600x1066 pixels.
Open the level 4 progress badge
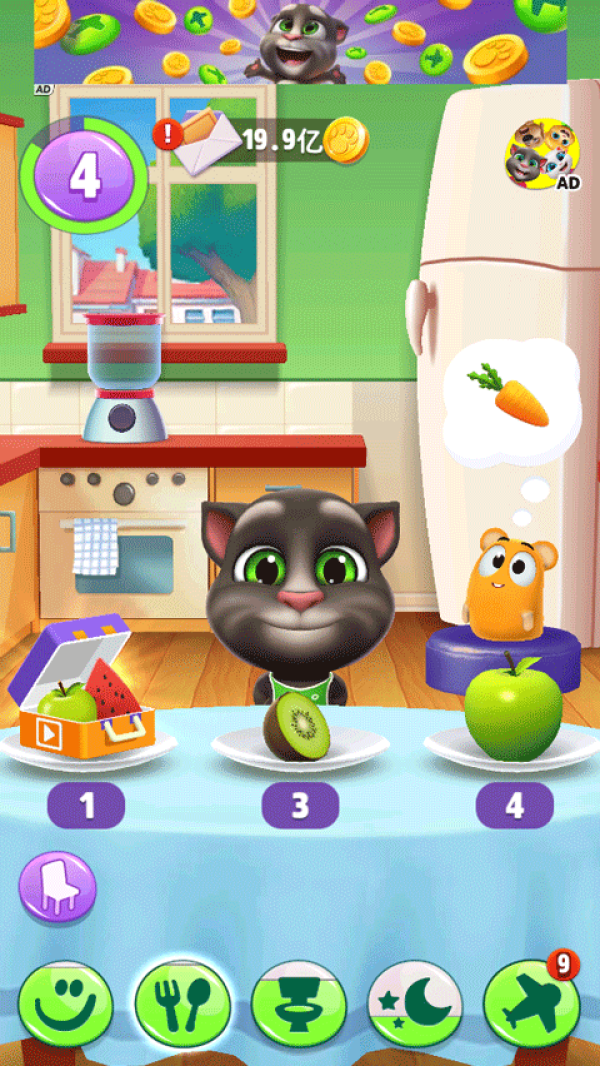pos(85,177)
